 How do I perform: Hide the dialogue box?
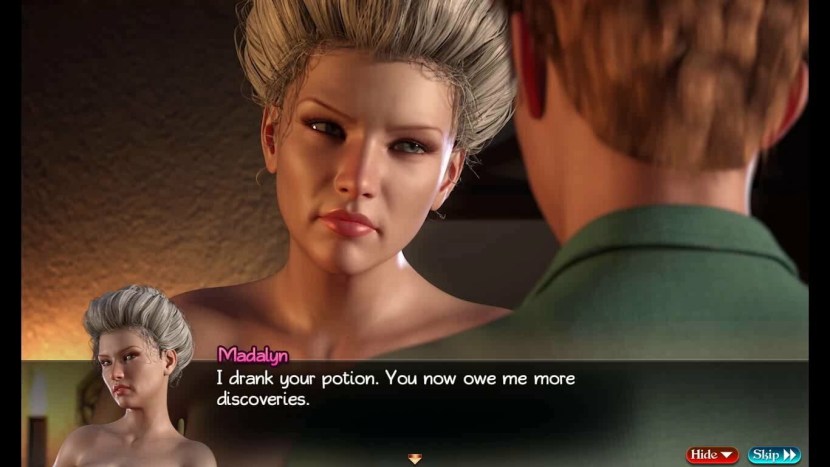coord(711,455)
